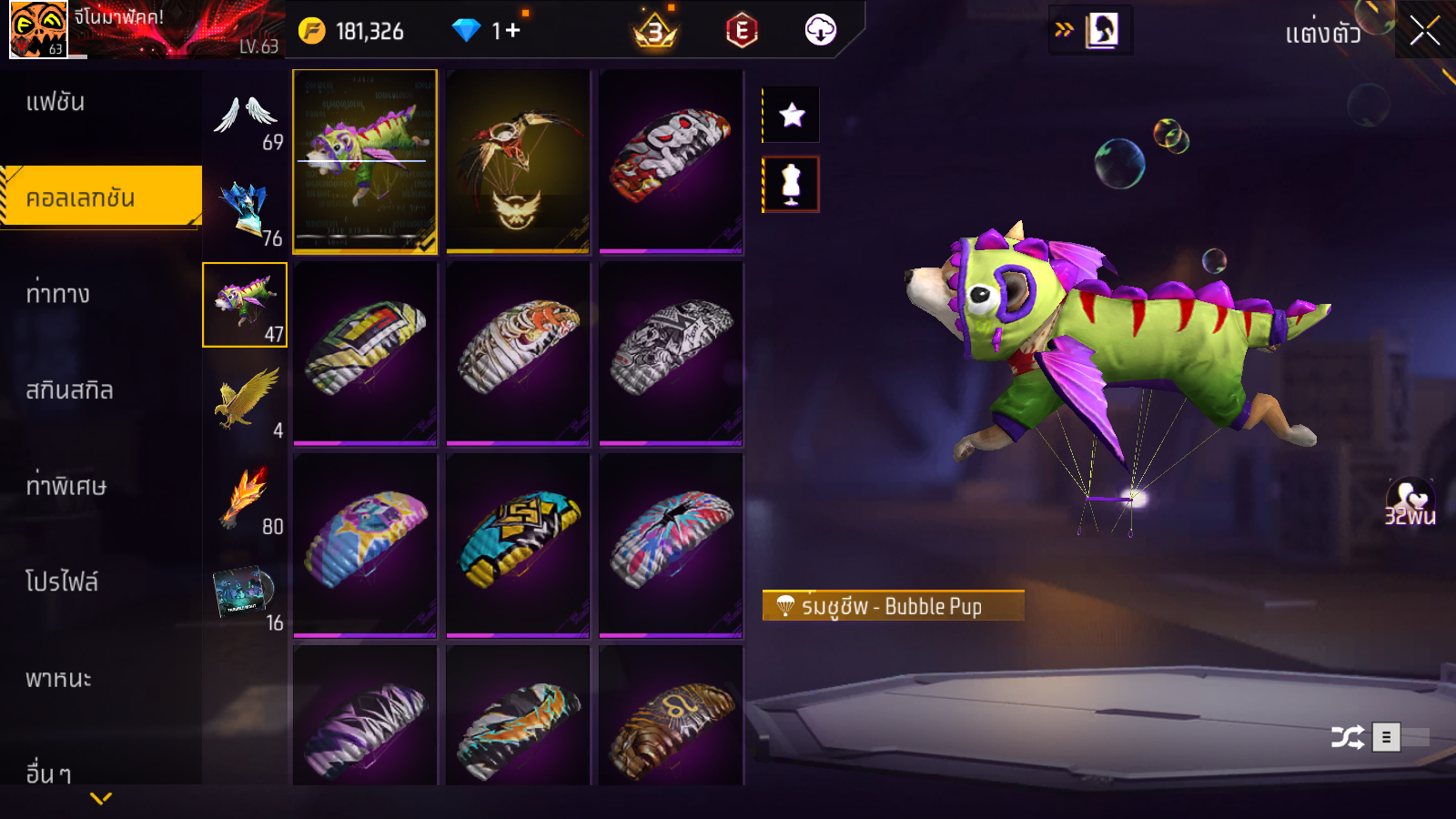
Task: Pick the red skull parachute skin
Action: click(671, 161)
